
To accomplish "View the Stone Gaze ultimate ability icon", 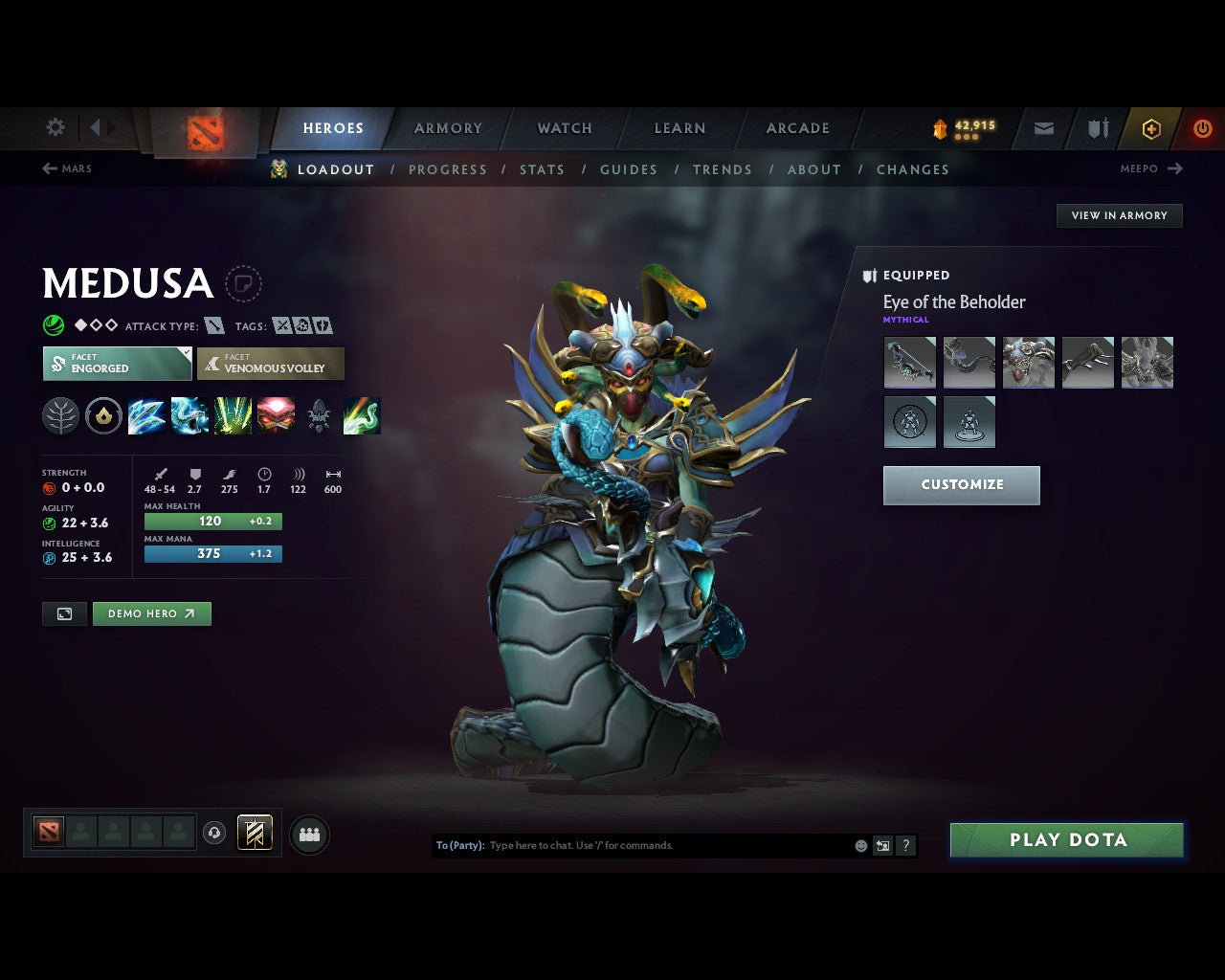I will (x=277, y=415).
